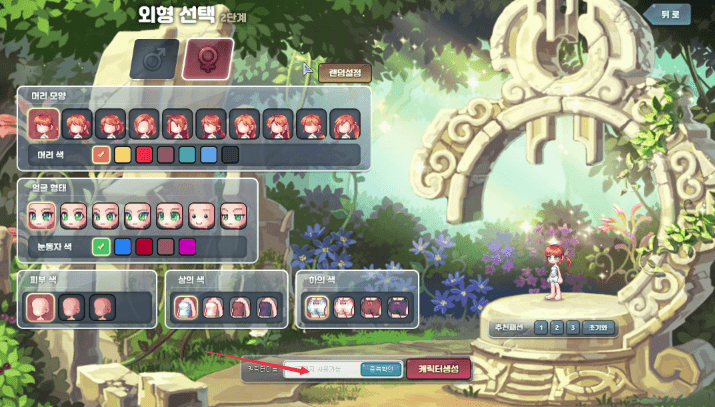Create character with 캐릭터생성 button
Screen dimensions: 715x407
(438, 369)
